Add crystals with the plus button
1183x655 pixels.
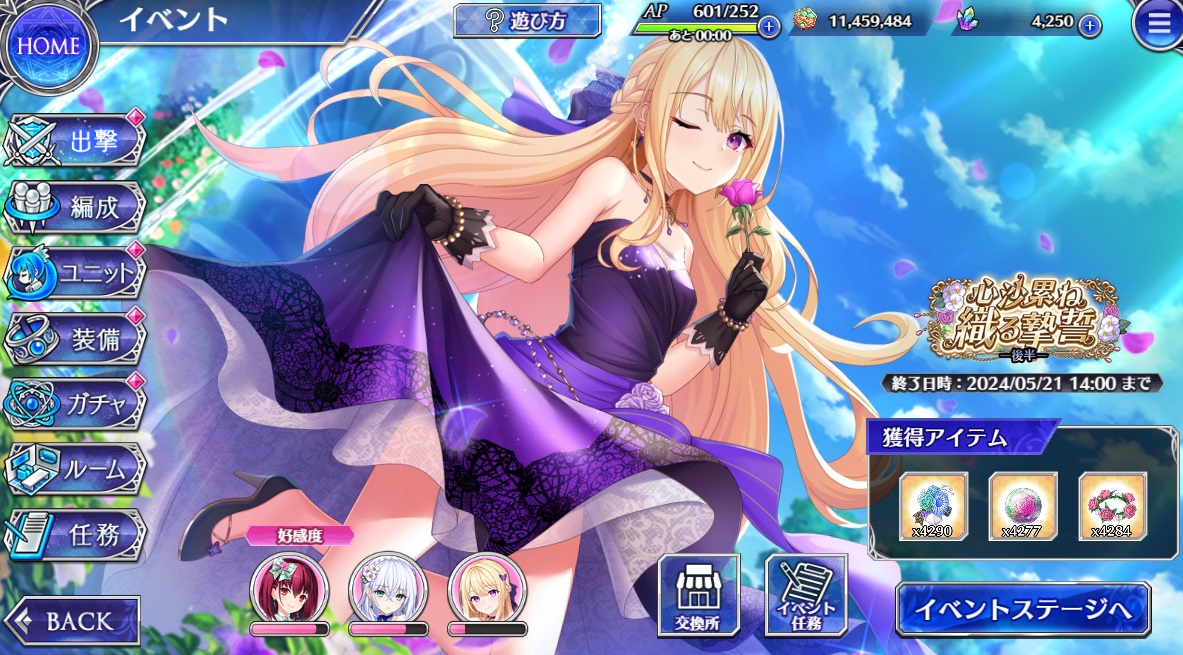[x=1089, y=26]
